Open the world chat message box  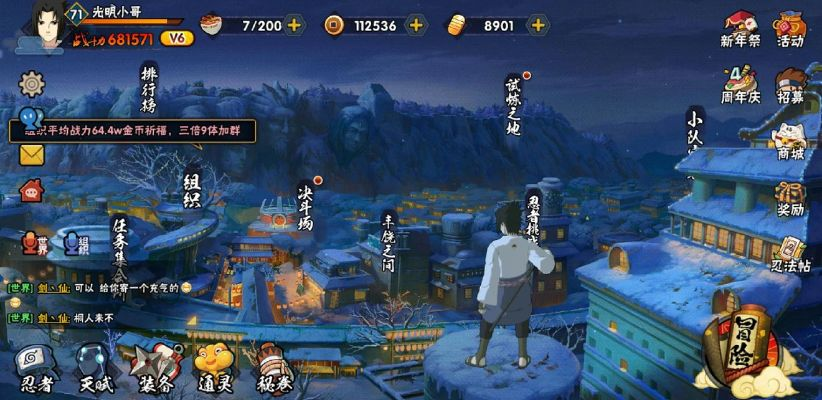[x=110, y=302]
